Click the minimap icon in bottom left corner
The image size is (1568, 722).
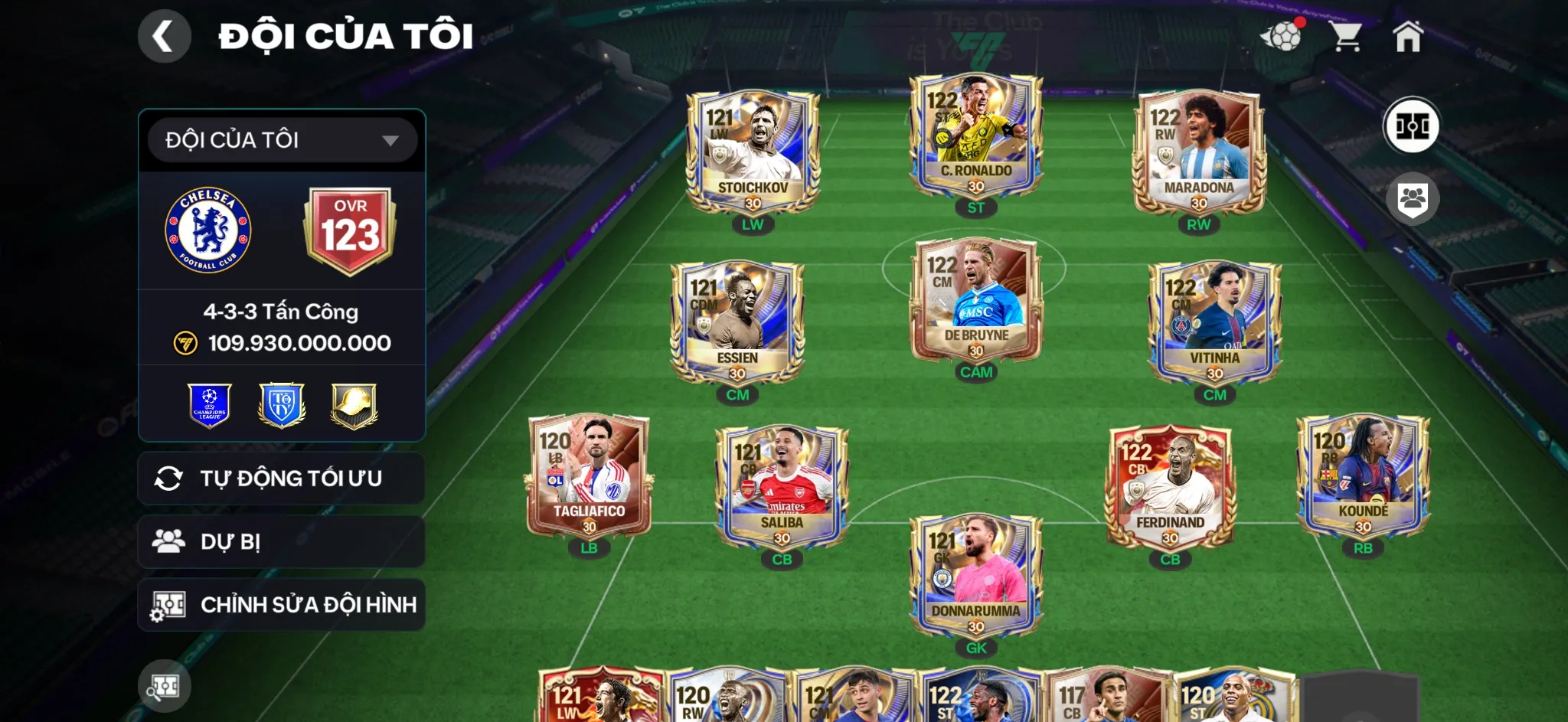(x=165, y=686)
